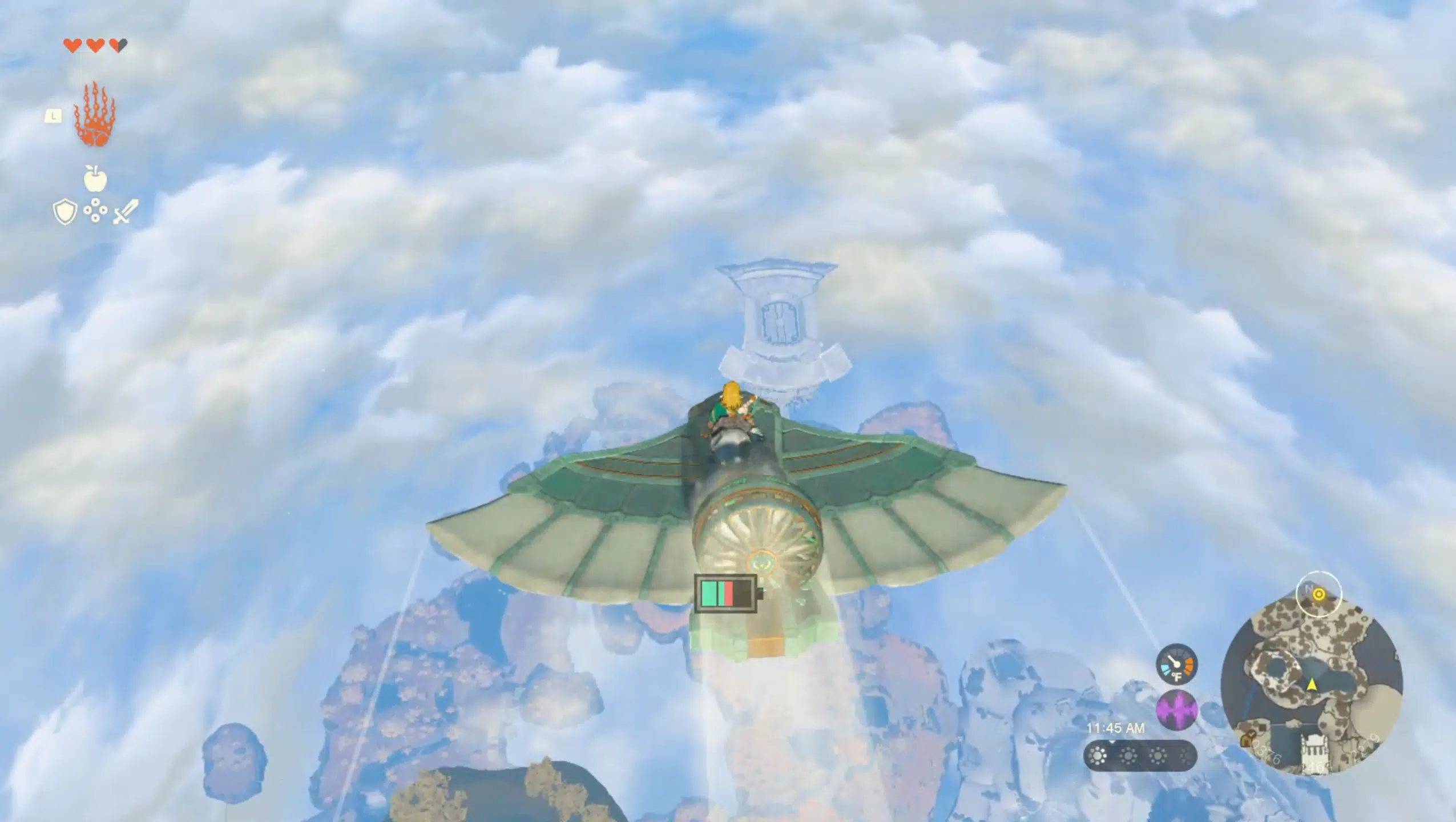Viewport: 1456px width, 822px height.
Task: Click the first noise level dot indicator
Action: click(x=1096, y=756)
